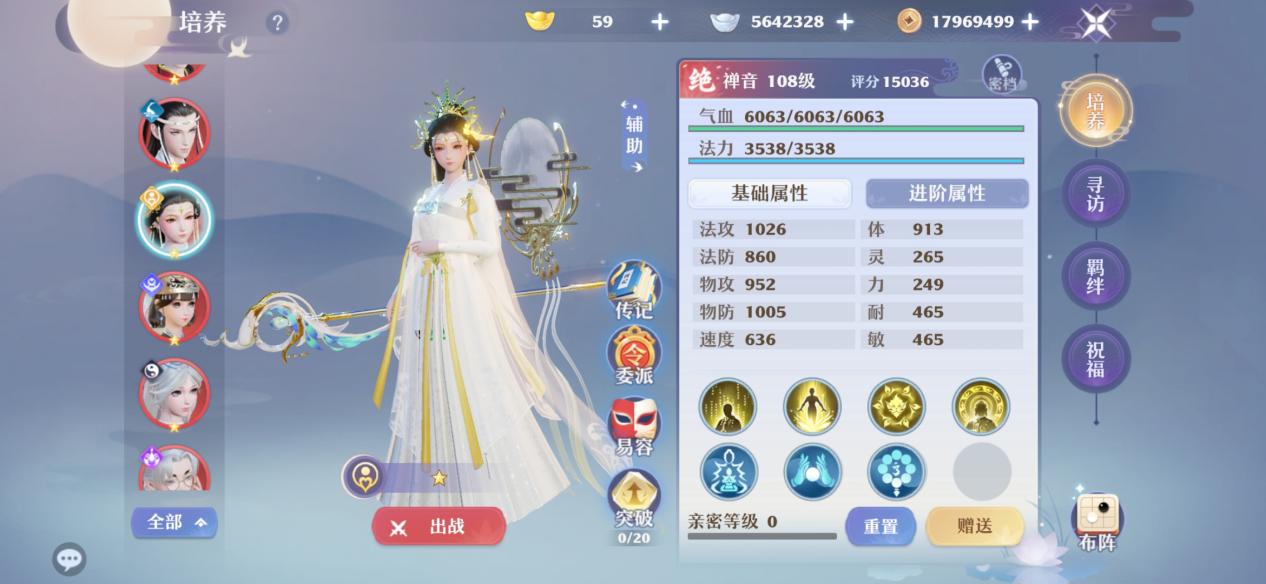Open the 全部 filter dropdown
1266x584 pixels.
point(174,522)
